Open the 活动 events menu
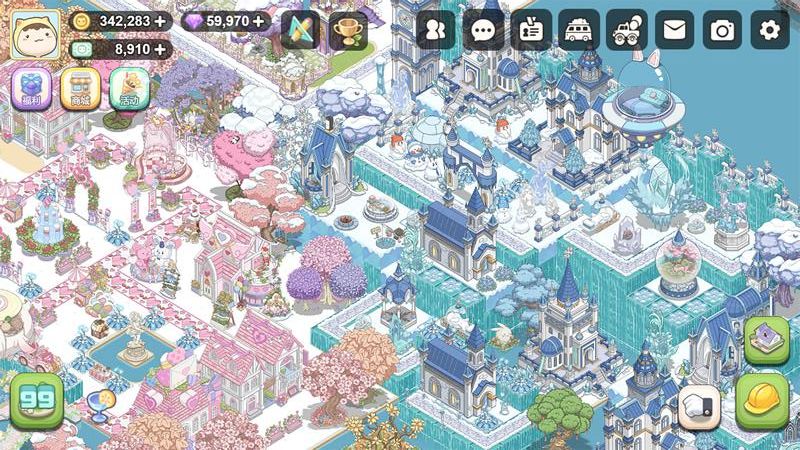The height and width of the screenshot is (450, 800). [x=129, y=89]
